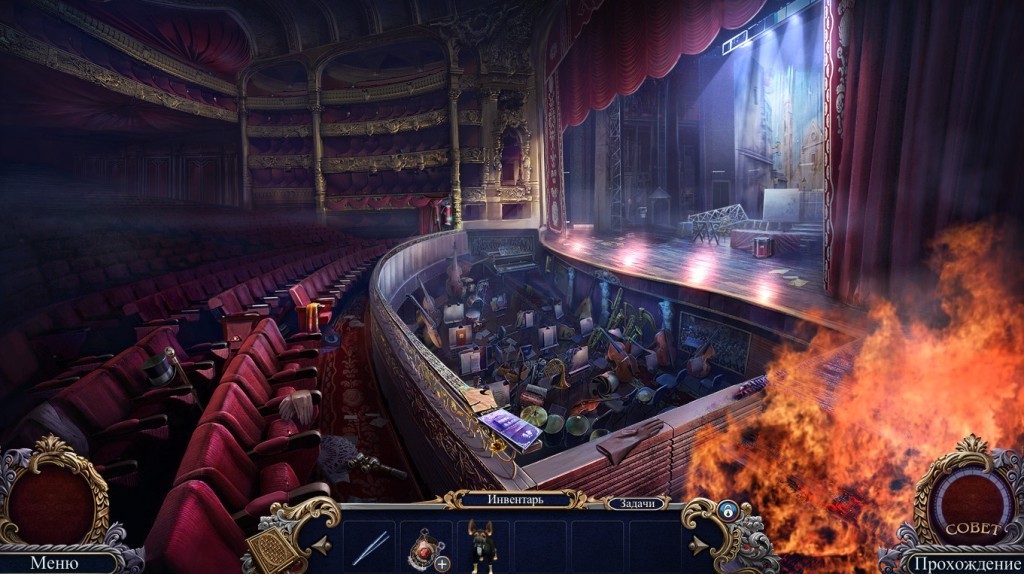Screen dimensions: 1024x574
Task: Open the Меню button
Action: (54, 562)
